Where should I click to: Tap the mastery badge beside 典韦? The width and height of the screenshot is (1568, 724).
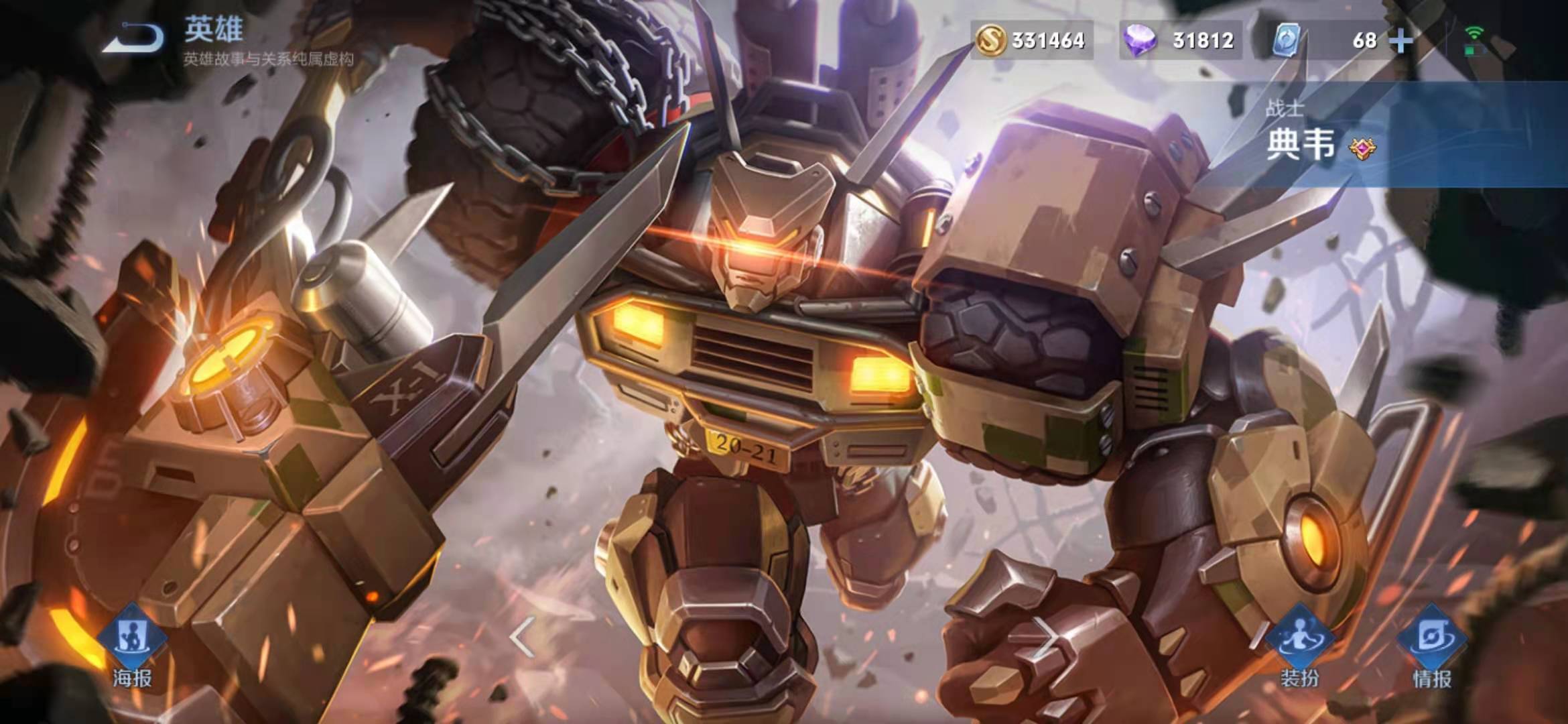[1363, 147]
